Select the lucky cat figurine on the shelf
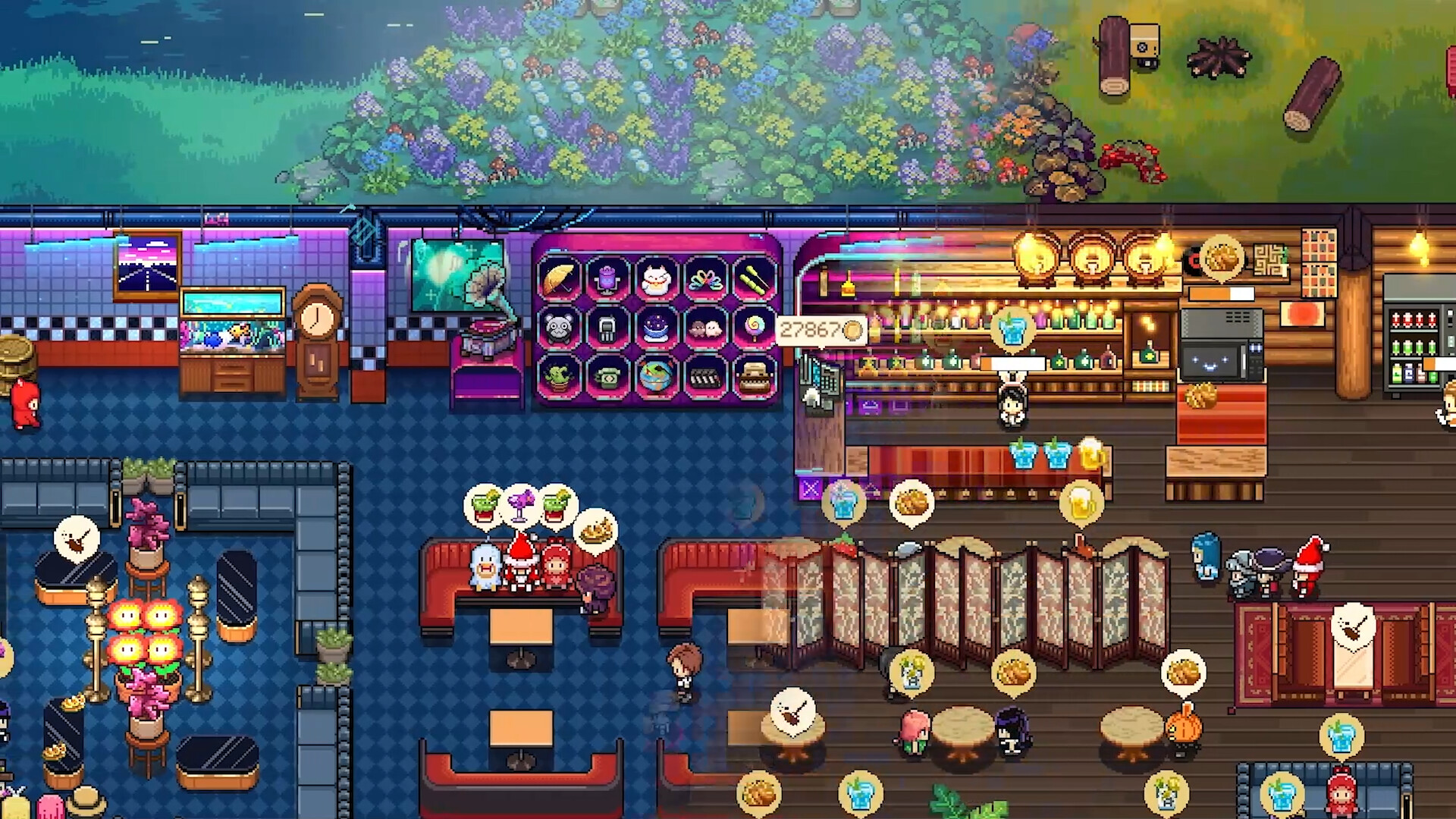The width and height of the screenshot is (1456, 819). coord(655,280)
